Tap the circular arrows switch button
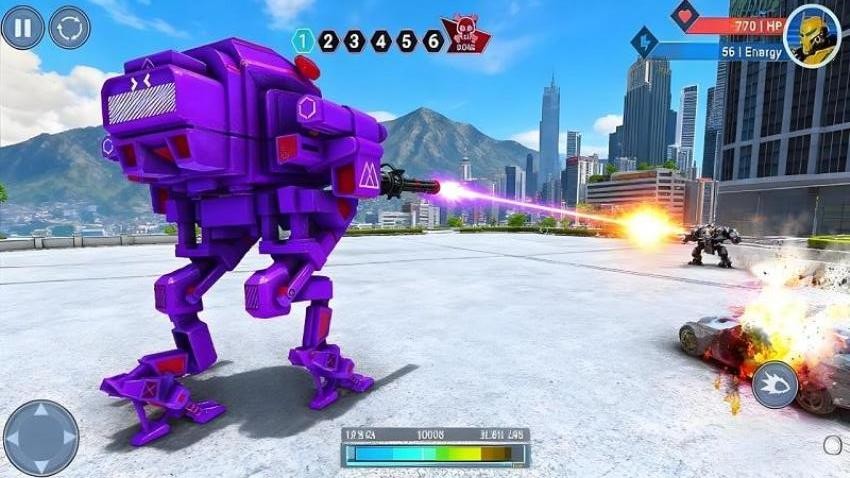This screenshot has height=478, width=850. [x=69, y=27]
